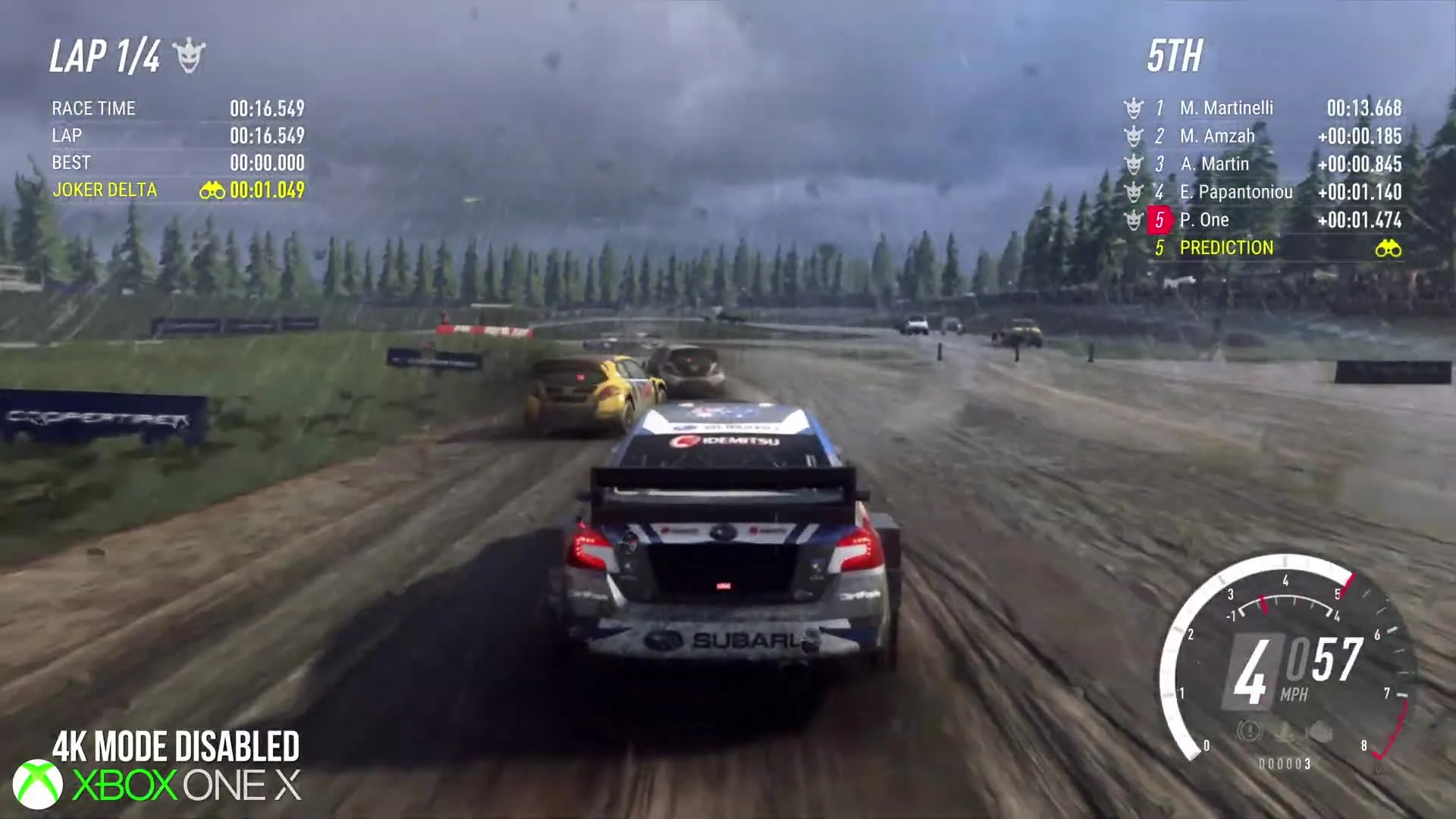Select the BEST lap row in the timing panel

pos(71,163)
